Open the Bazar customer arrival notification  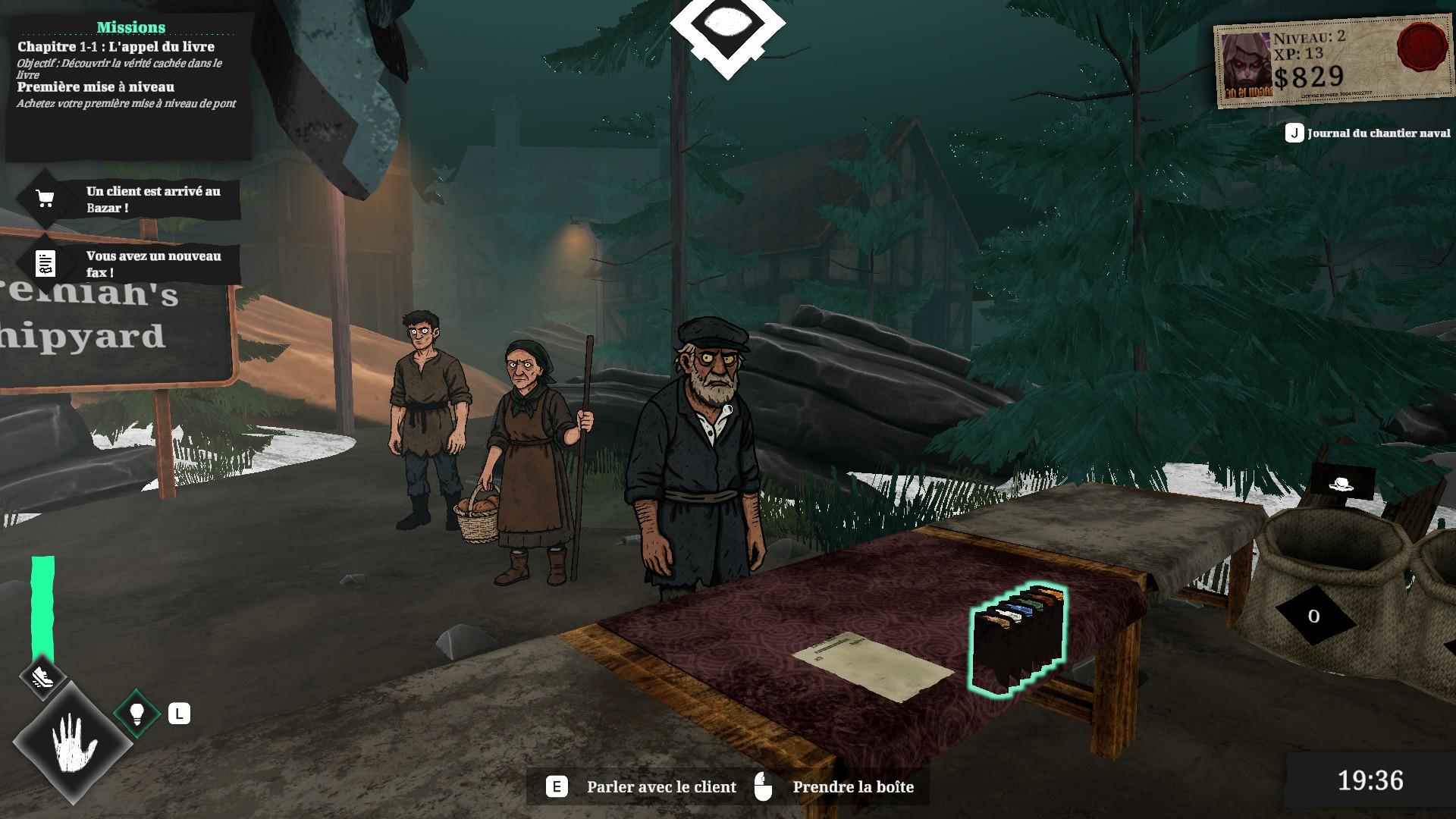point(130,199)
